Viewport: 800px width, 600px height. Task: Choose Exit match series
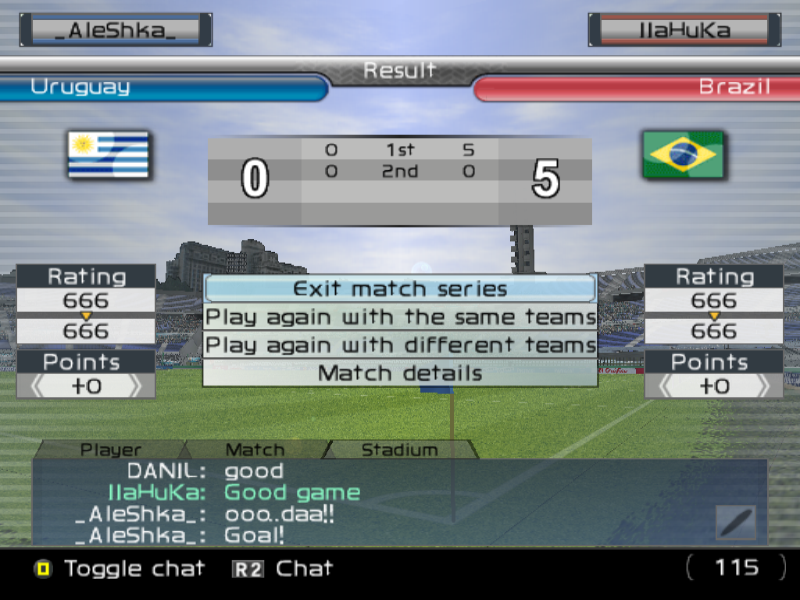click(x=400, y=289)
